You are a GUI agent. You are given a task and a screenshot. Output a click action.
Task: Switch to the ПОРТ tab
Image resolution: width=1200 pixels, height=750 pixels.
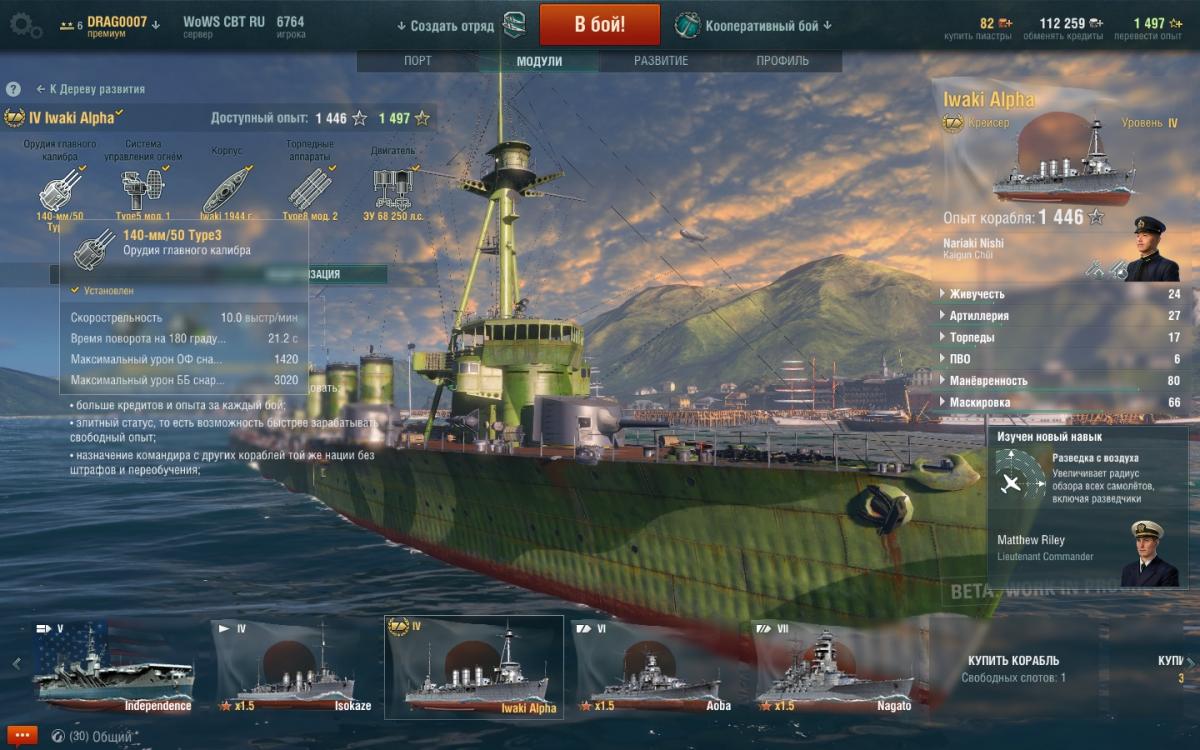point(418,61)
